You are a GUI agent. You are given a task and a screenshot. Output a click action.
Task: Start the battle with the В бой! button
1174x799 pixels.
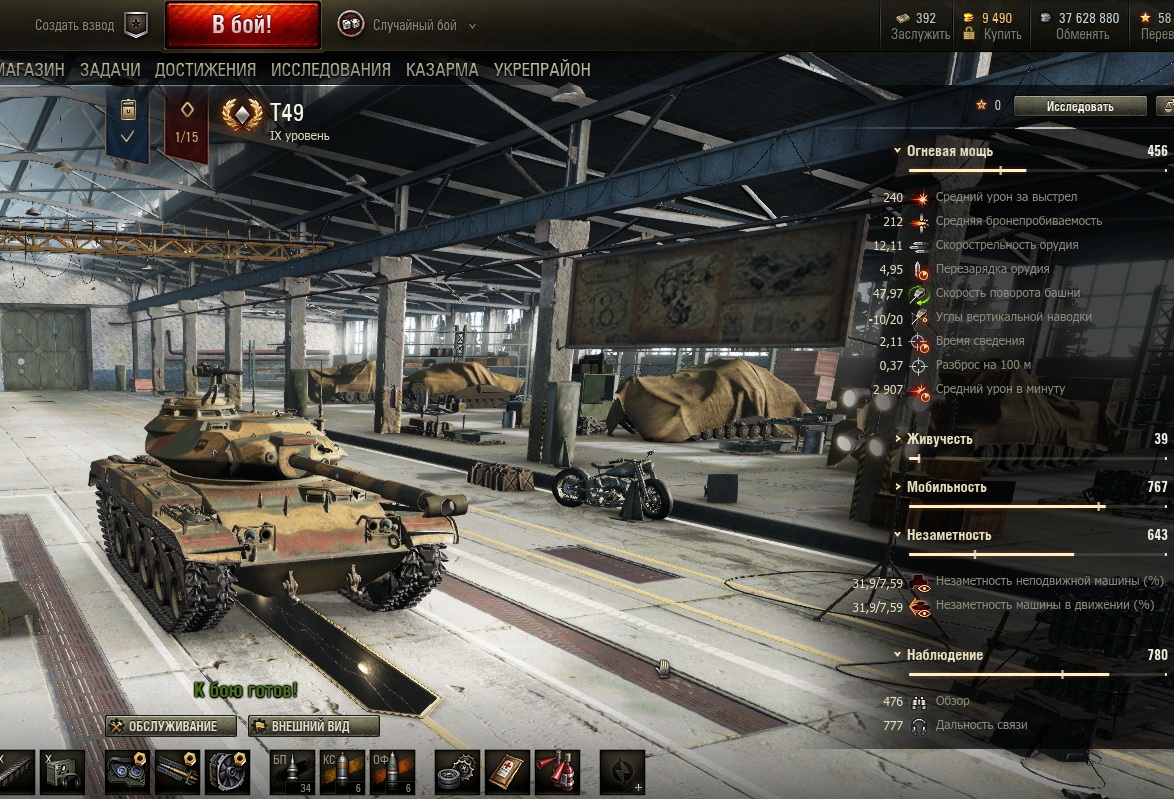click(x=242, y=25)
